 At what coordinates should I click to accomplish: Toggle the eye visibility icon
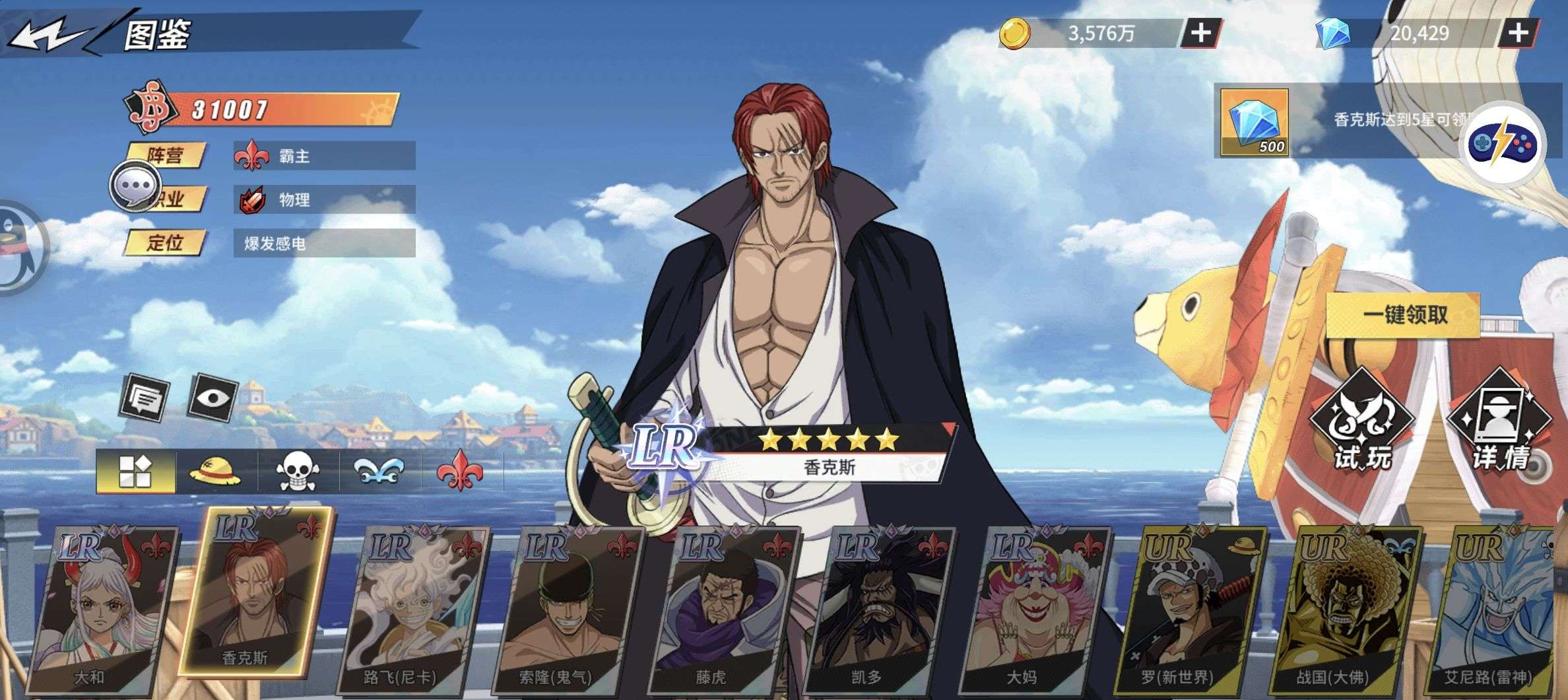click(x=212, y=398)
